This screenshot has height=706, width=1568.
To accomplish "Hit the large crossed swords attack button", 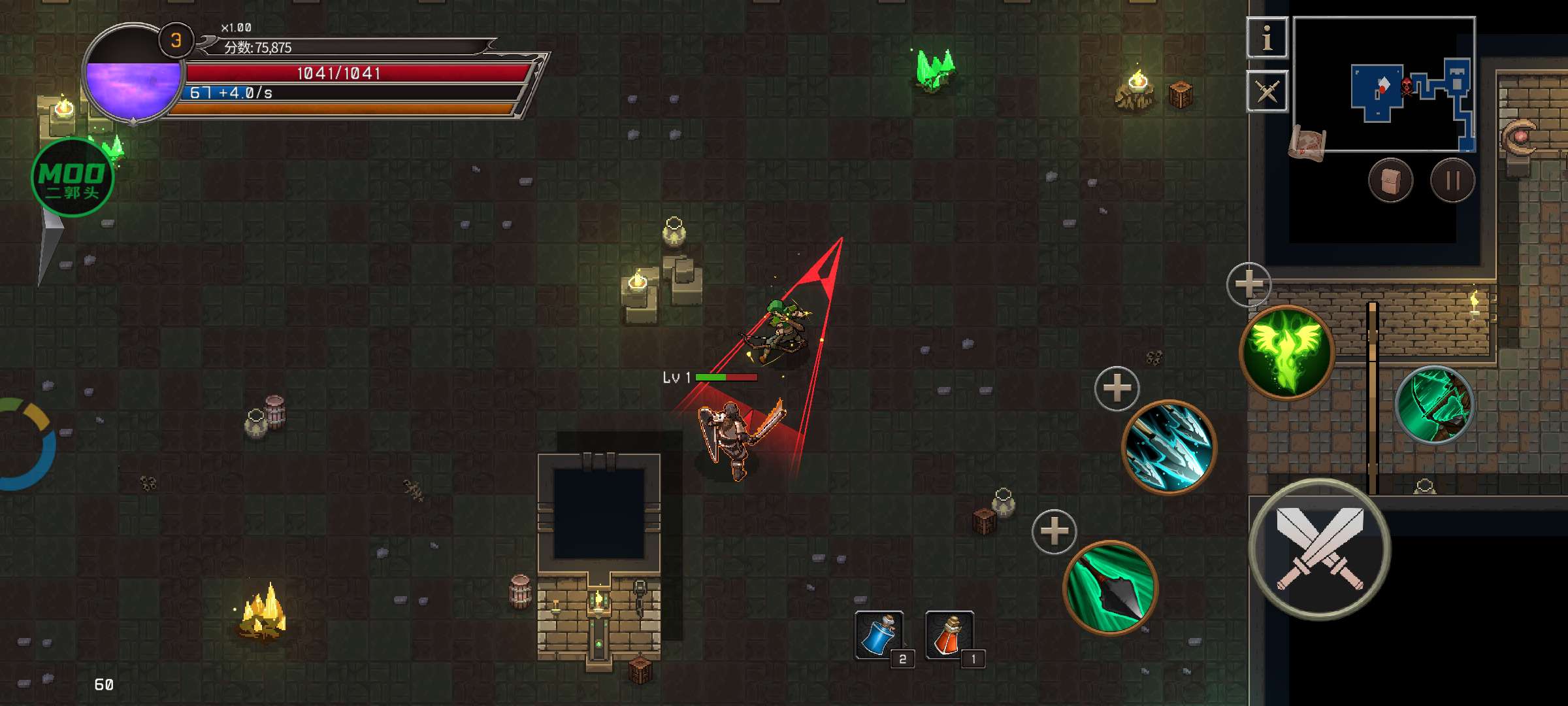I will tap(1319, 550).
